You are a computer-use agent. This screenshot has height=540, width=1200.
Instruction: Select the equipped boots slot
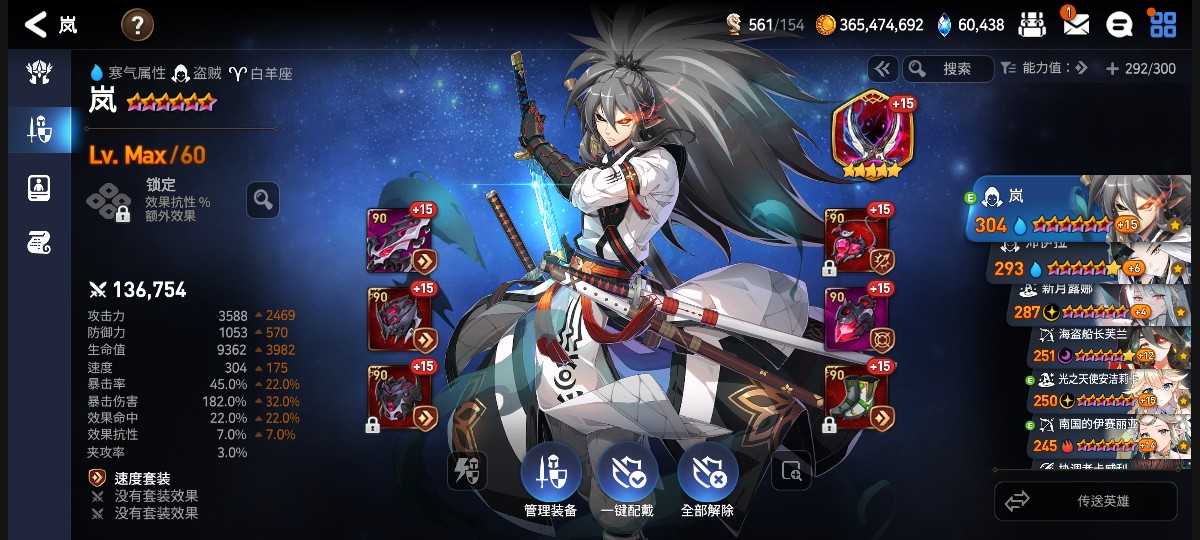[856, 397]
